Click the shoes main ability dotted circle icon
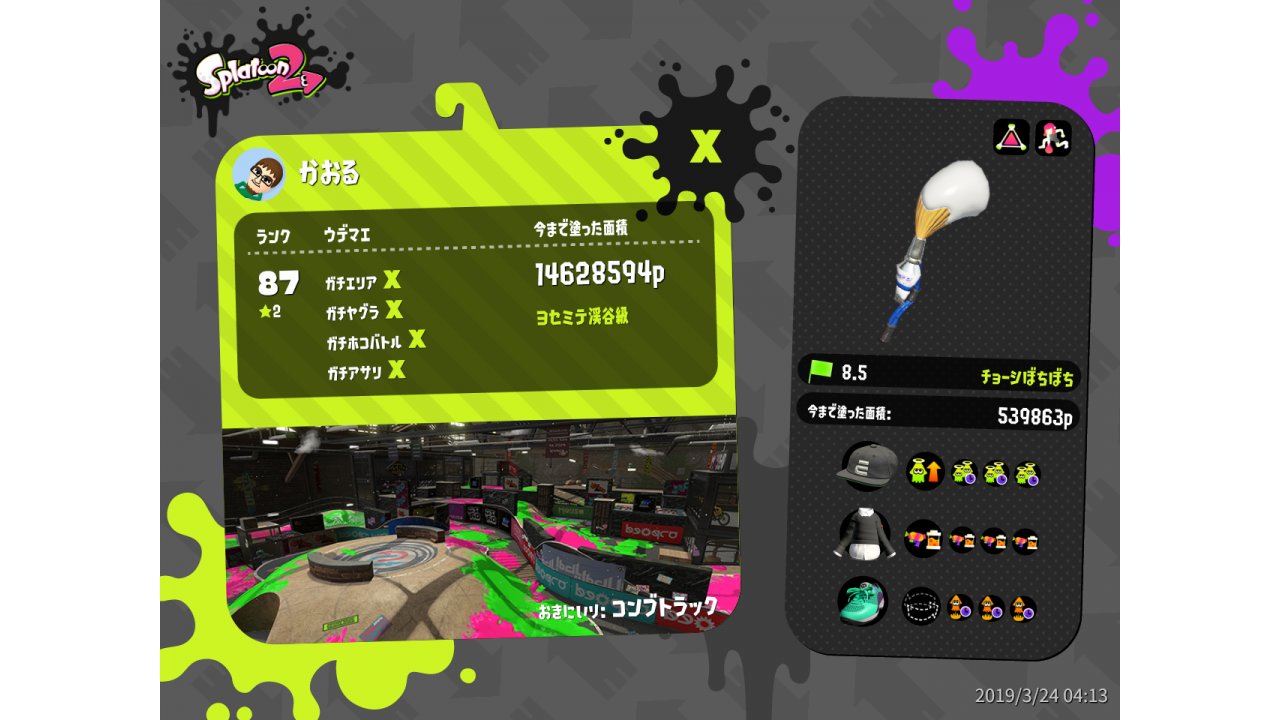Viewport: 1280px width, 720px height. tap(920, 605)
